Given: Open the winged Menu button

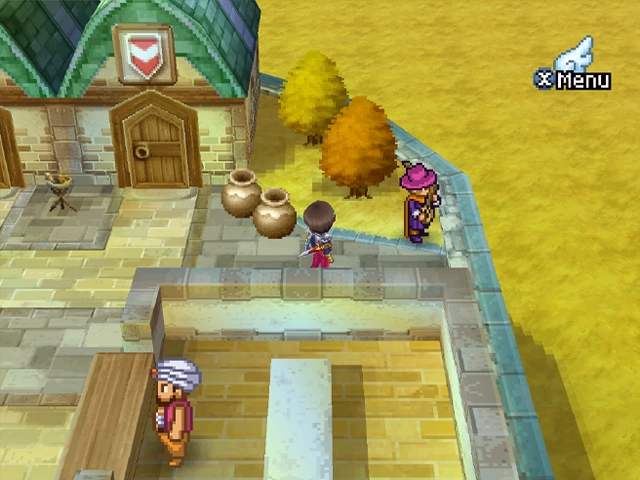Looking at the screenshot, I should click(574, 70).
